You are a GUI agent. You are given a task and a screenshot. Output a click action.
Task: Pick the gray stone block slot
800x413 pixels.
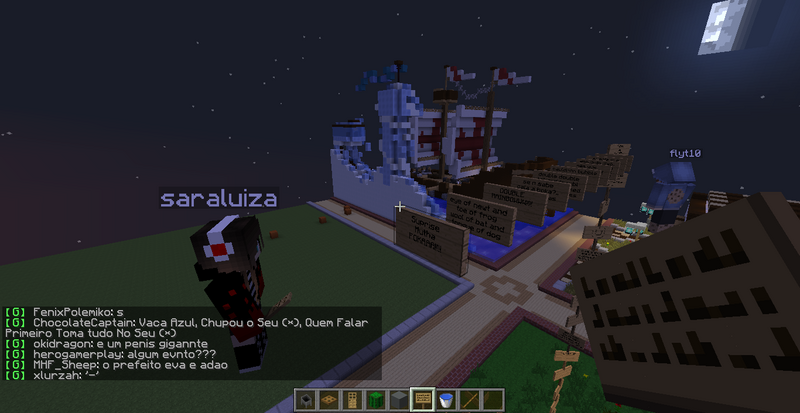400,400
